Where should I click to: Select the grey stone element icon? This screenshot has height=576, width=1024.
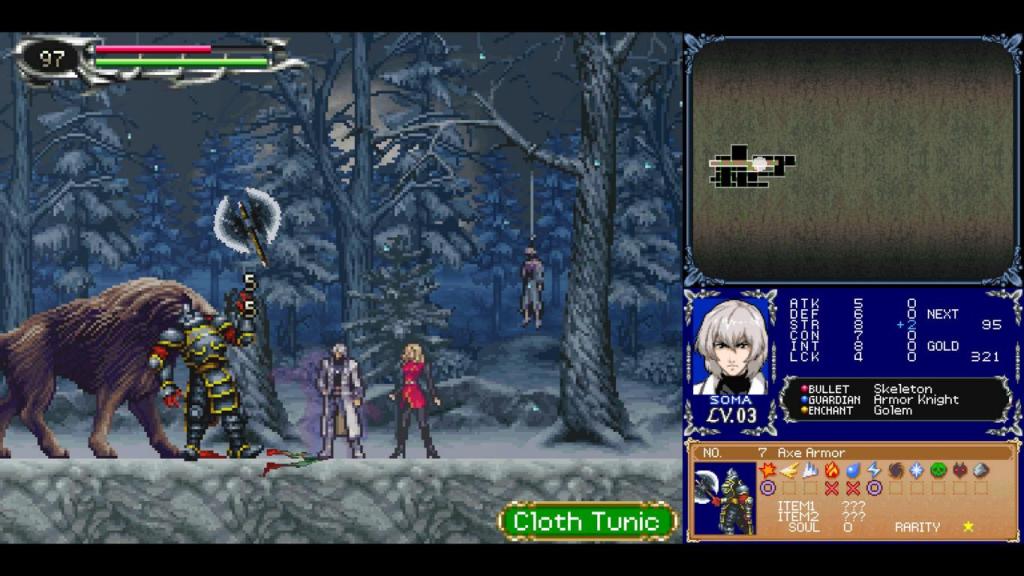(x=981, y=470)
